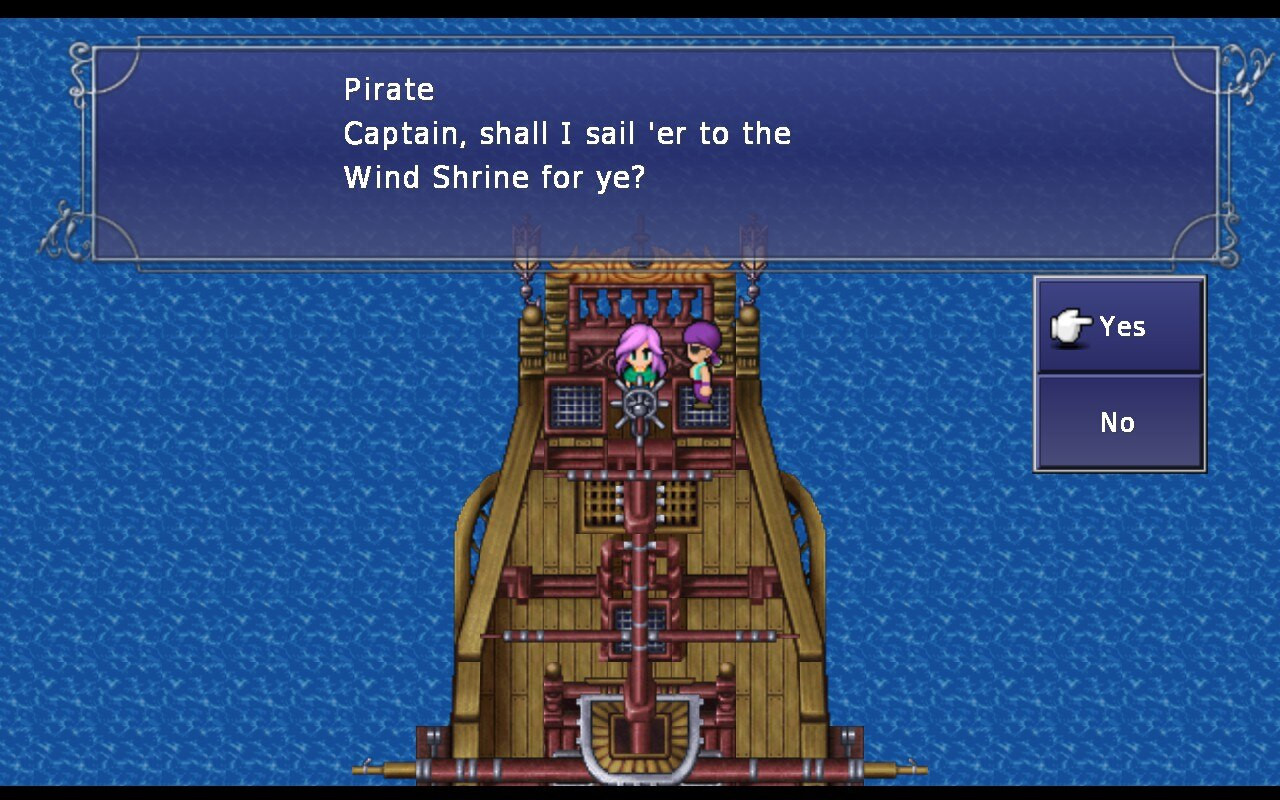Click the word 'Captain' in the dialogue text
The width and height of the screenshot is (1280, 800).
pos(394,132)
